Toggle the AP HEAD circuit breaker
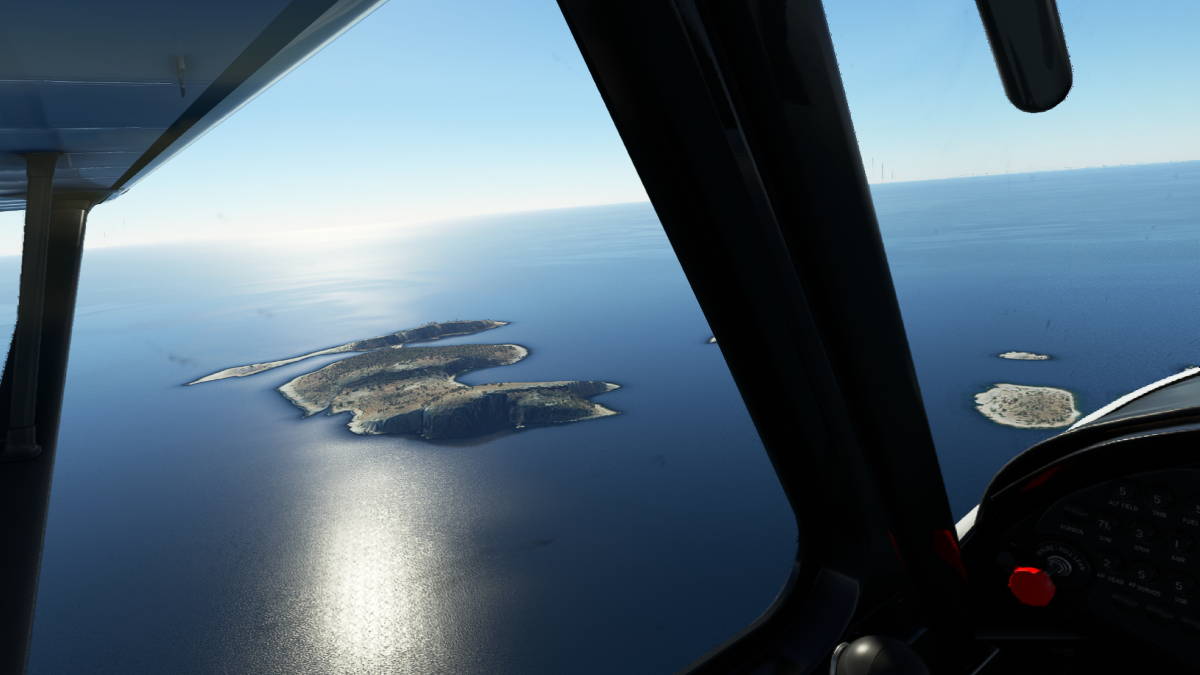Image resolution: width=1200 pixels, height=675 pixels. coord(1107,563)
